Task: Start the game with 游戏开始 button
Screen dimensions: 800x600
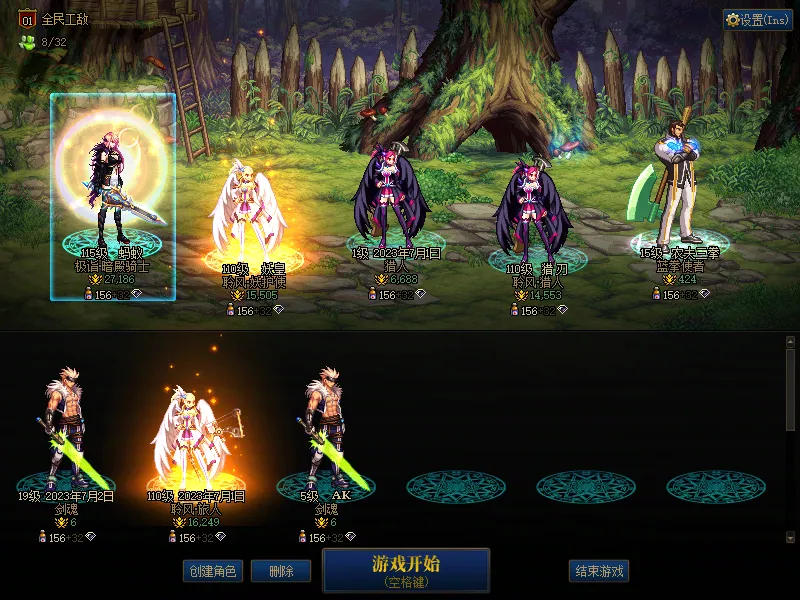Action: point(405,570)
